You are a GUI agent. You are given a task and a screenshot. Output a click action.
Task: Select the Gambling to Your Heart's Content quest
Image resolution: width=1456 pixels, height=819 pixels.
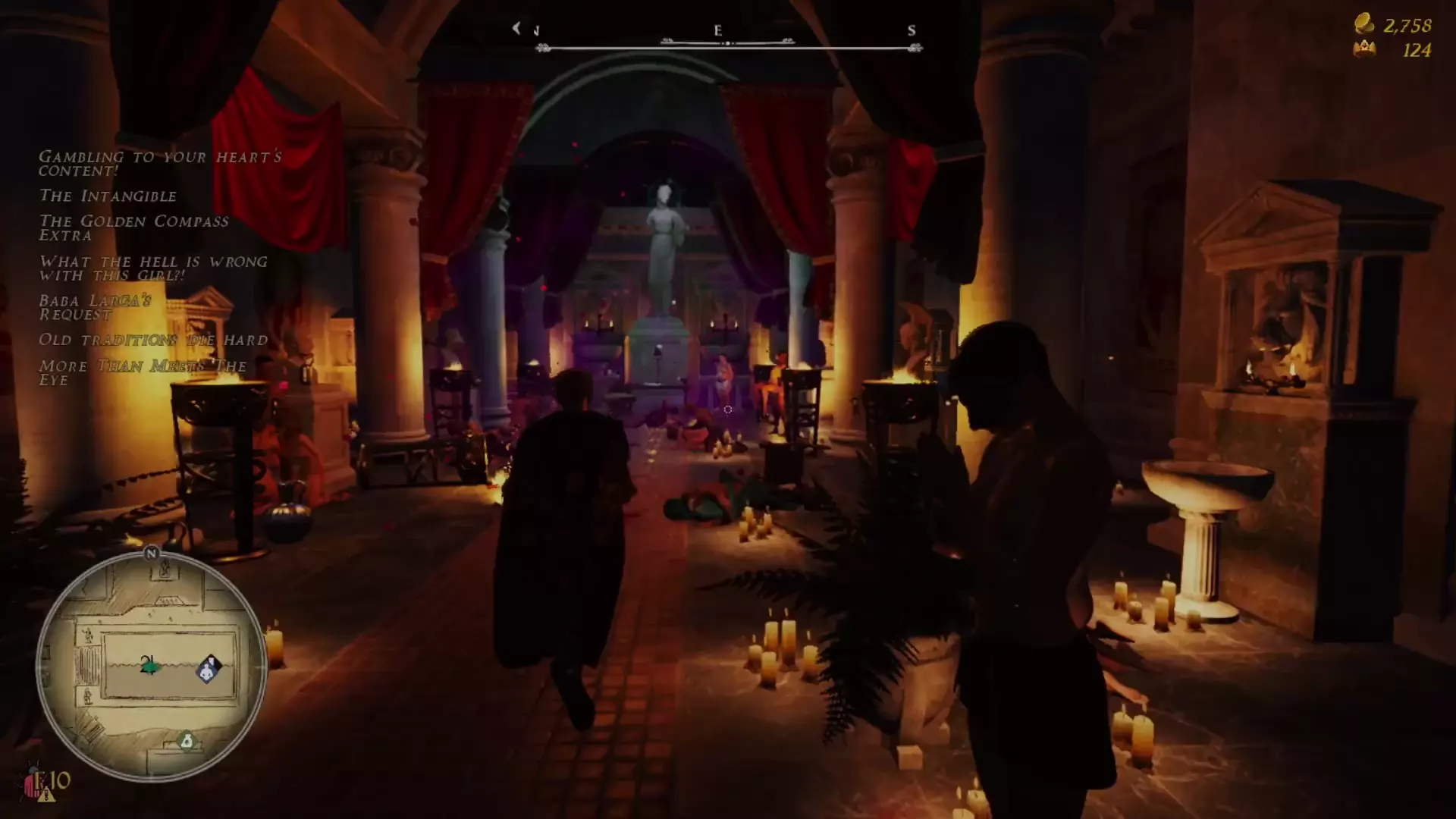point(159,163)
